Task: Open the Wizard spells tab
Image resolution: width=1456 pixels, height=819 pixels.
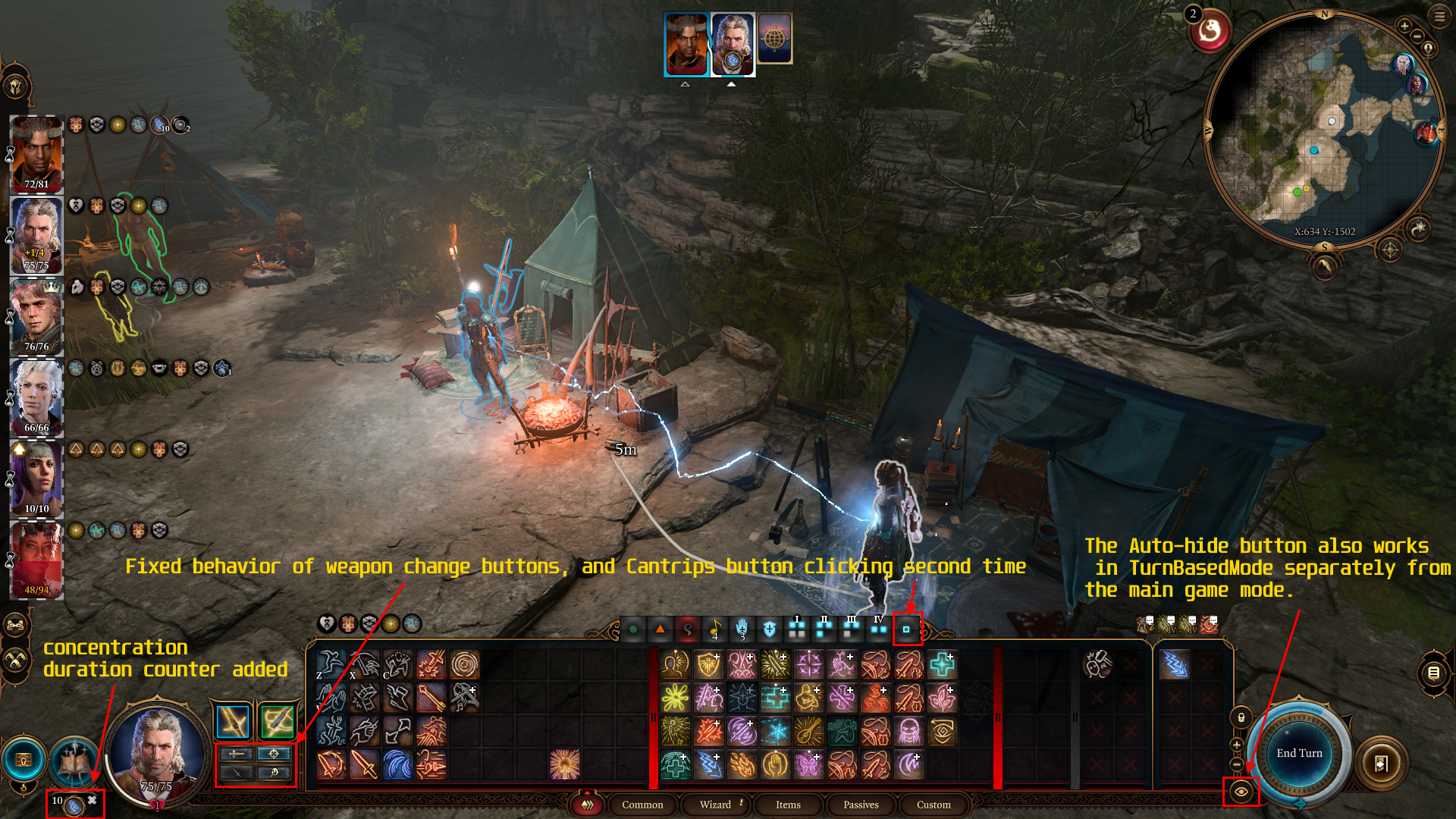Action: coord(715,805)
